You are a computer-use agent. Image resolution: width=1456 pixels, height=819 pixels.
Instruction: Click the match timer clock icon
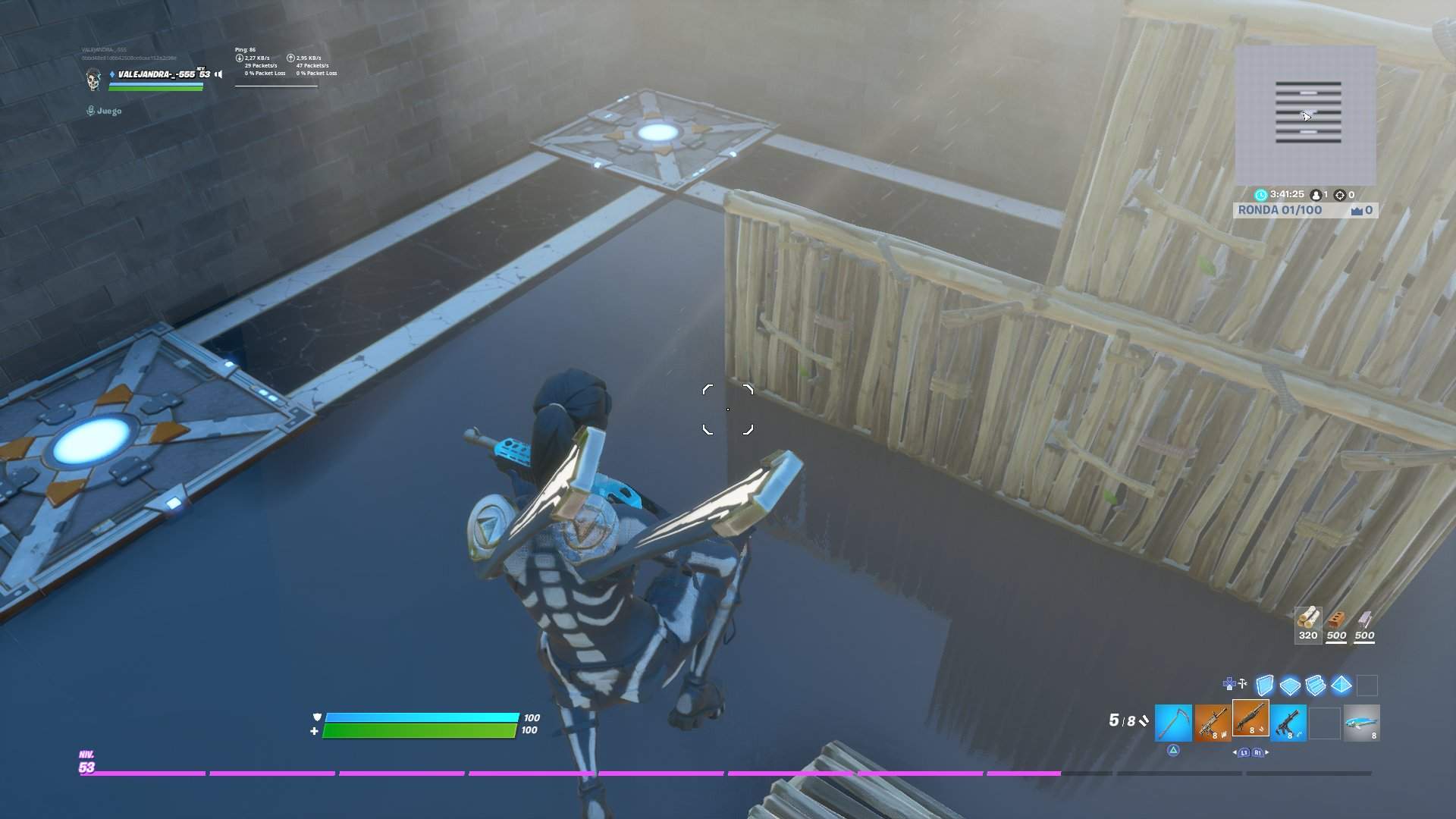(x=1261, y=194)
